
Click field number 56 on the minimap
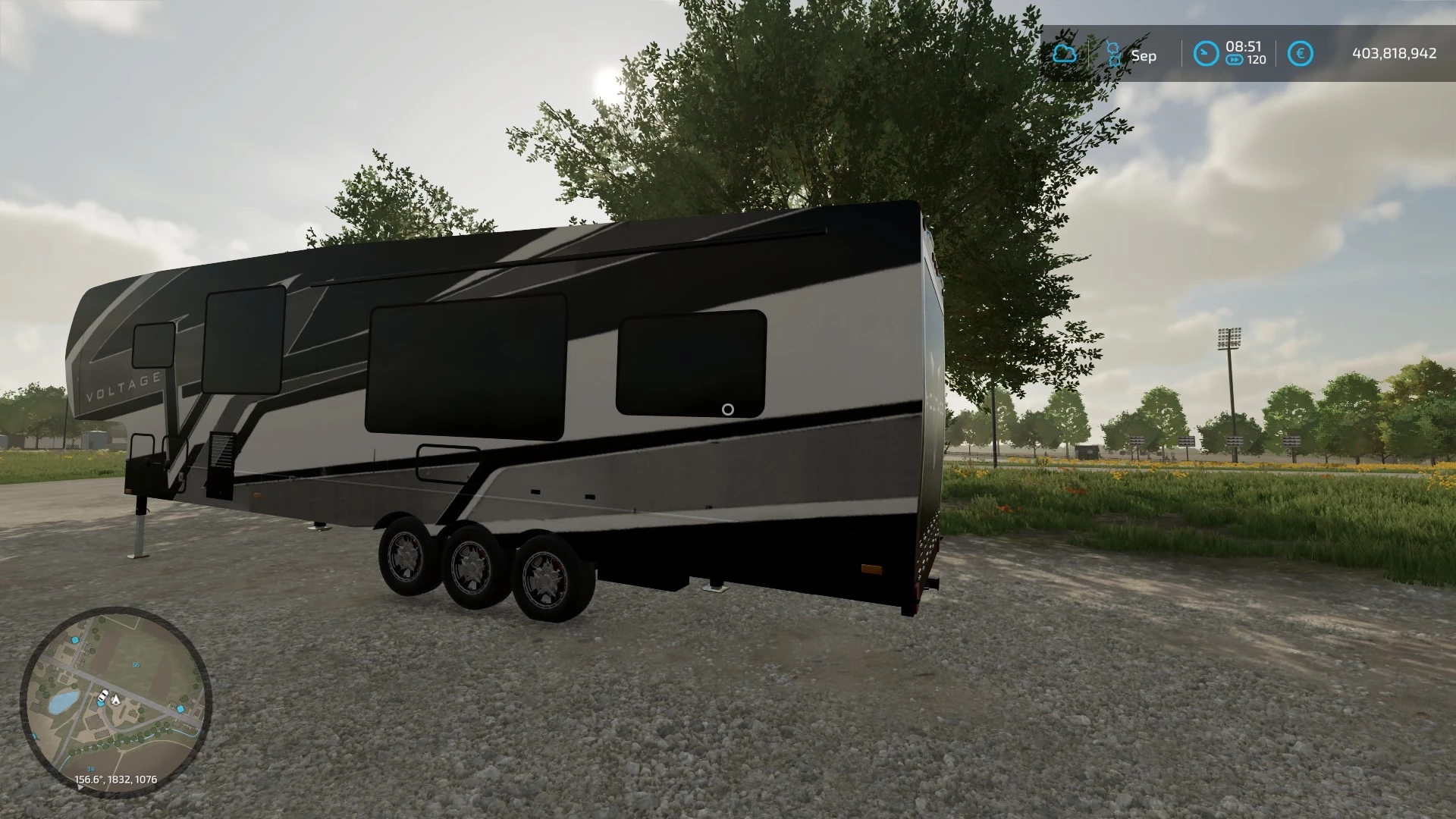pyautogui.click(x=136, y=664)
